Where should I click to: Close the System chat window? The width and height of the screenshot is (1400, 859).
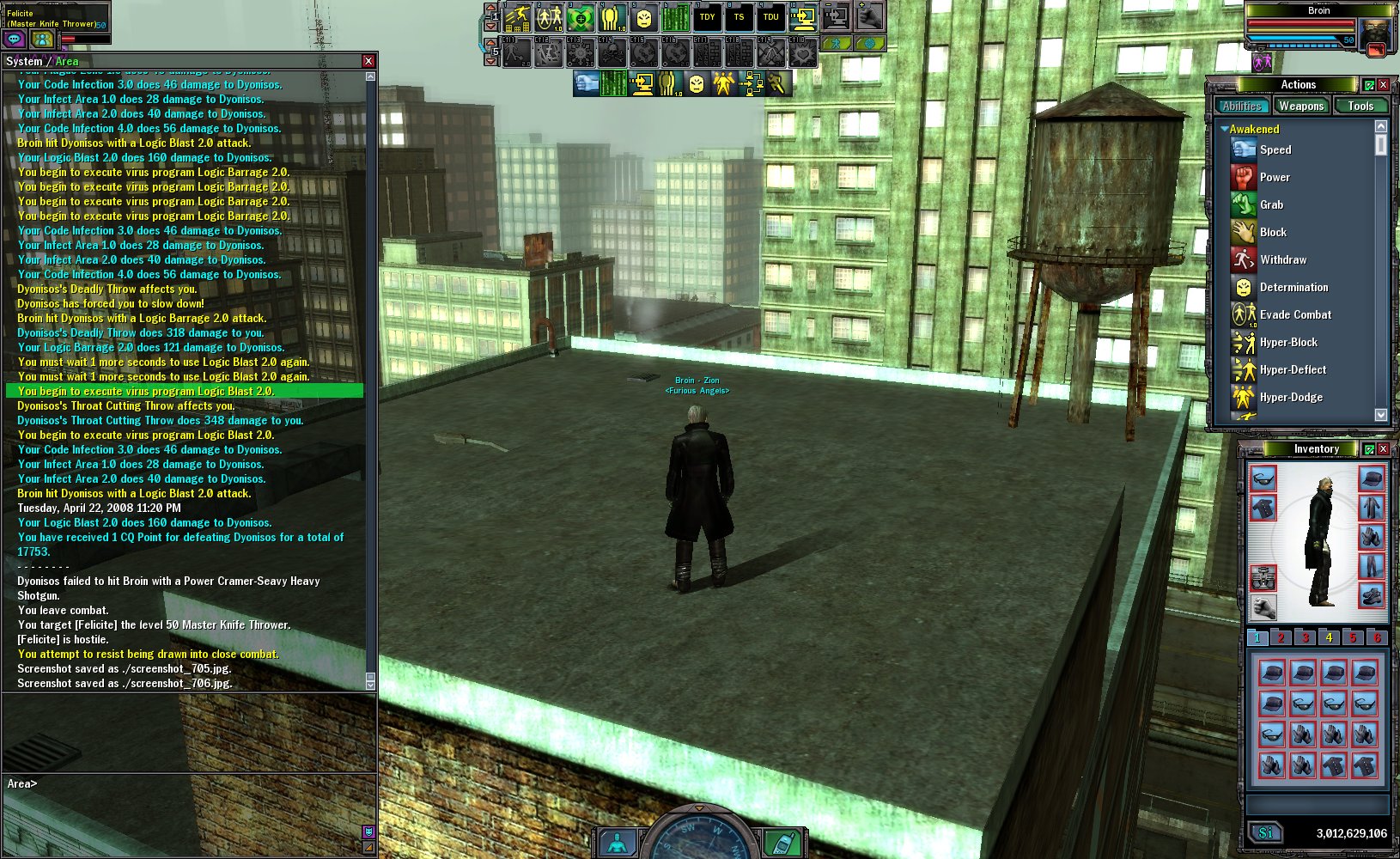(x=368, y=61)
